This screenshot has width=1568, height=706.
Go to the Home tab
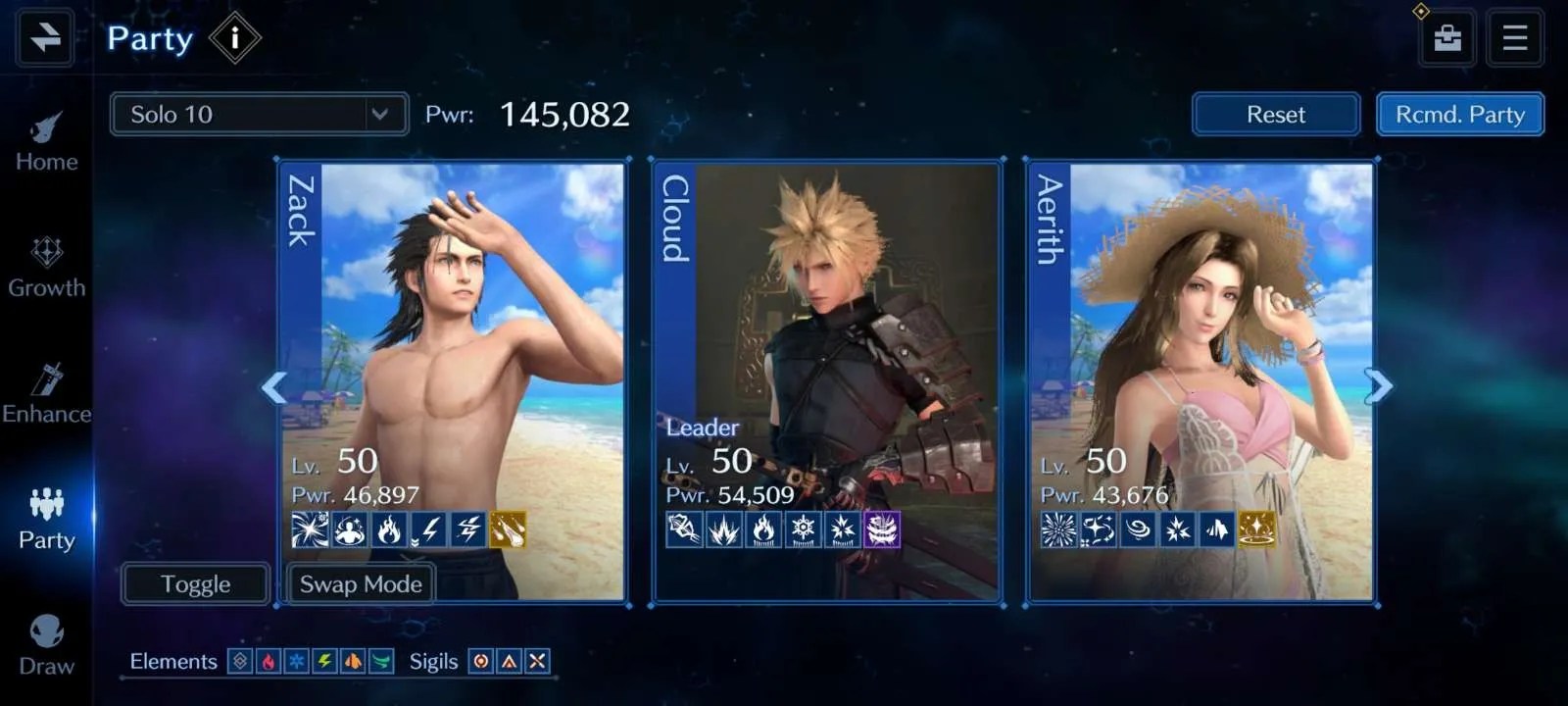[x=46, y=142]
